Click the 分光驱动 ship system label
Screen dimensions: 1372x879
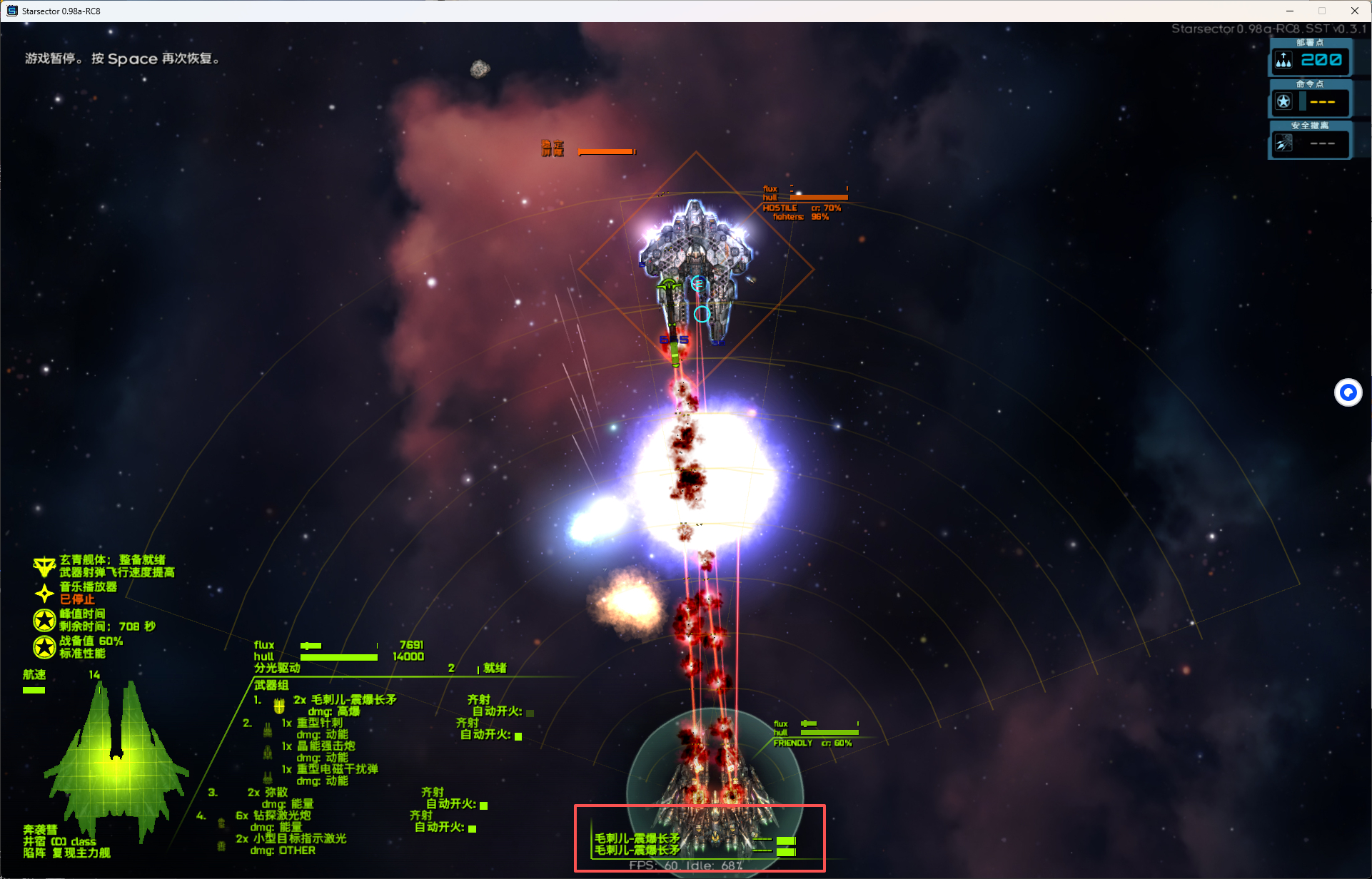[x=277, y=668]
